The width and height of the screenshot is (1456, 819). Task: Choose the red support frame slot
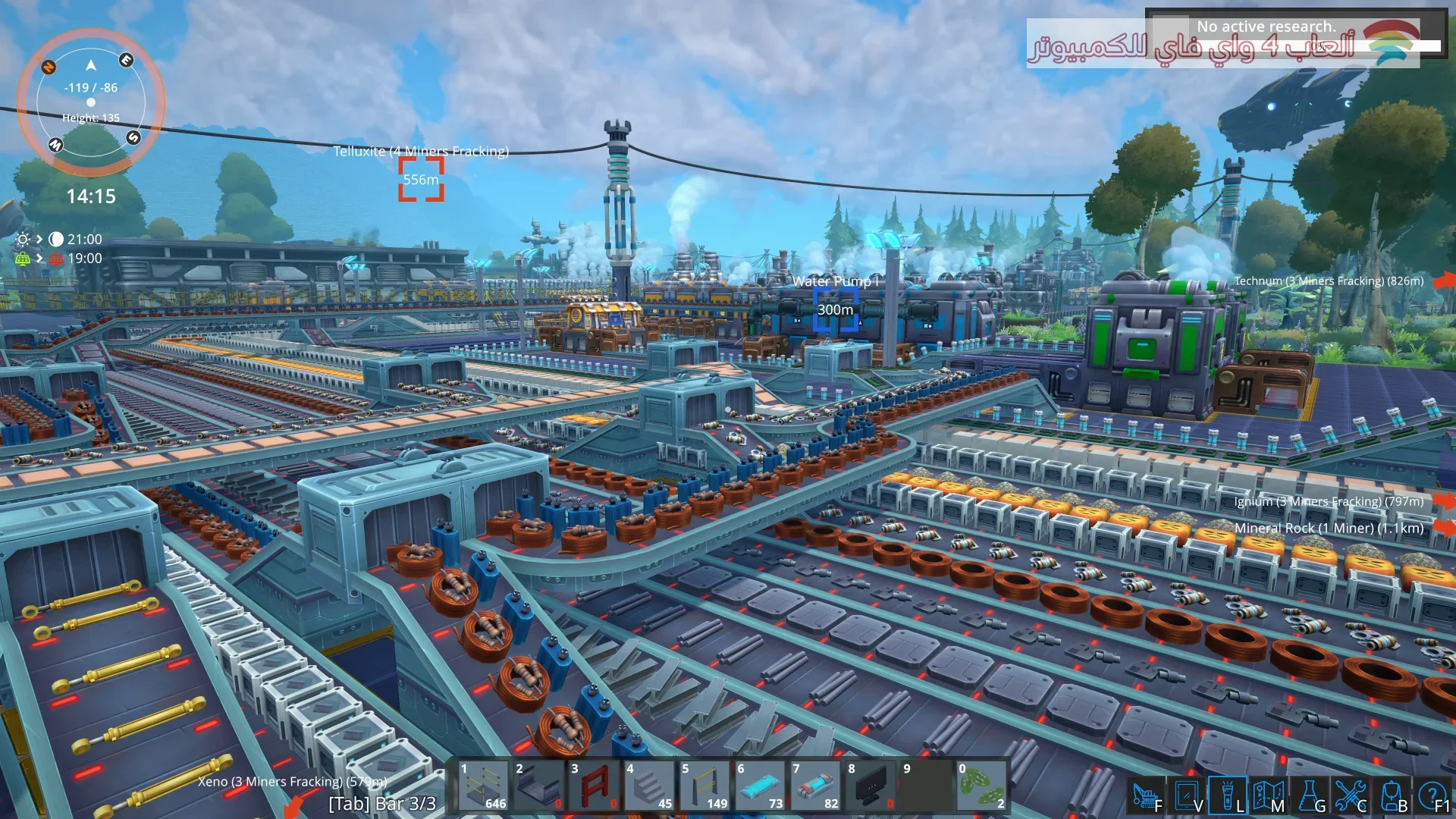(x=594, y=786)
